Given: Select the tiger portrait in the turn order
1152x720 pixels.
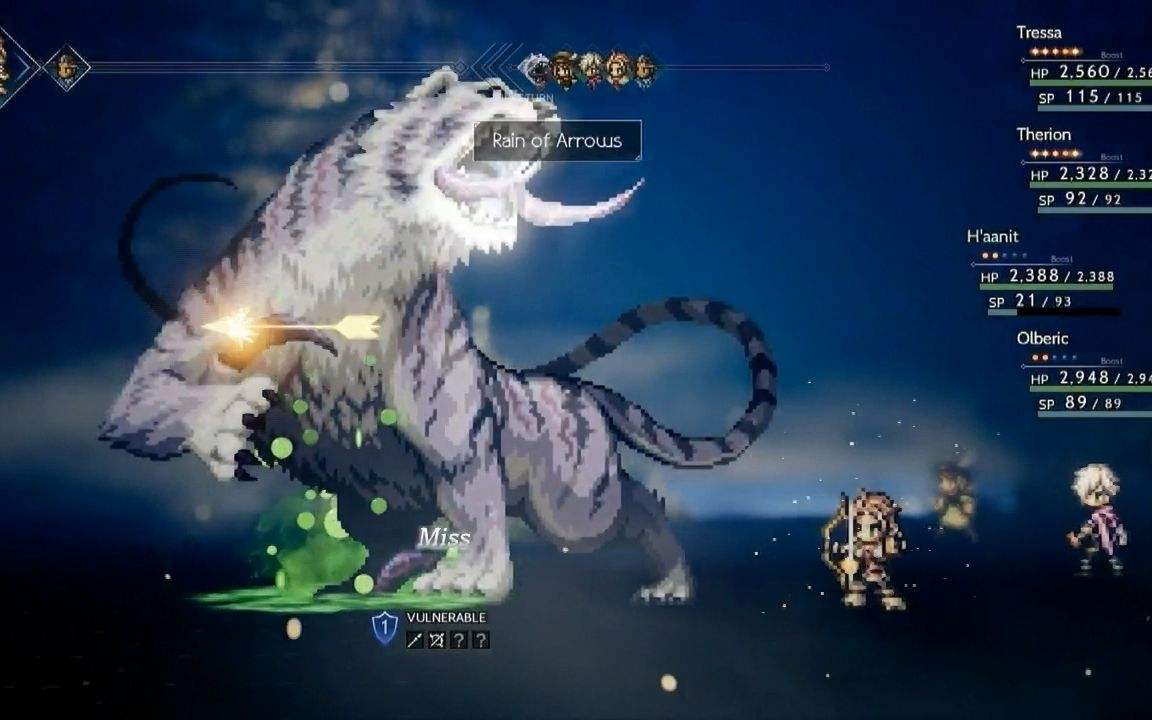Looking at the screenshot, I should pyautogui.click(x=536, y=69).
